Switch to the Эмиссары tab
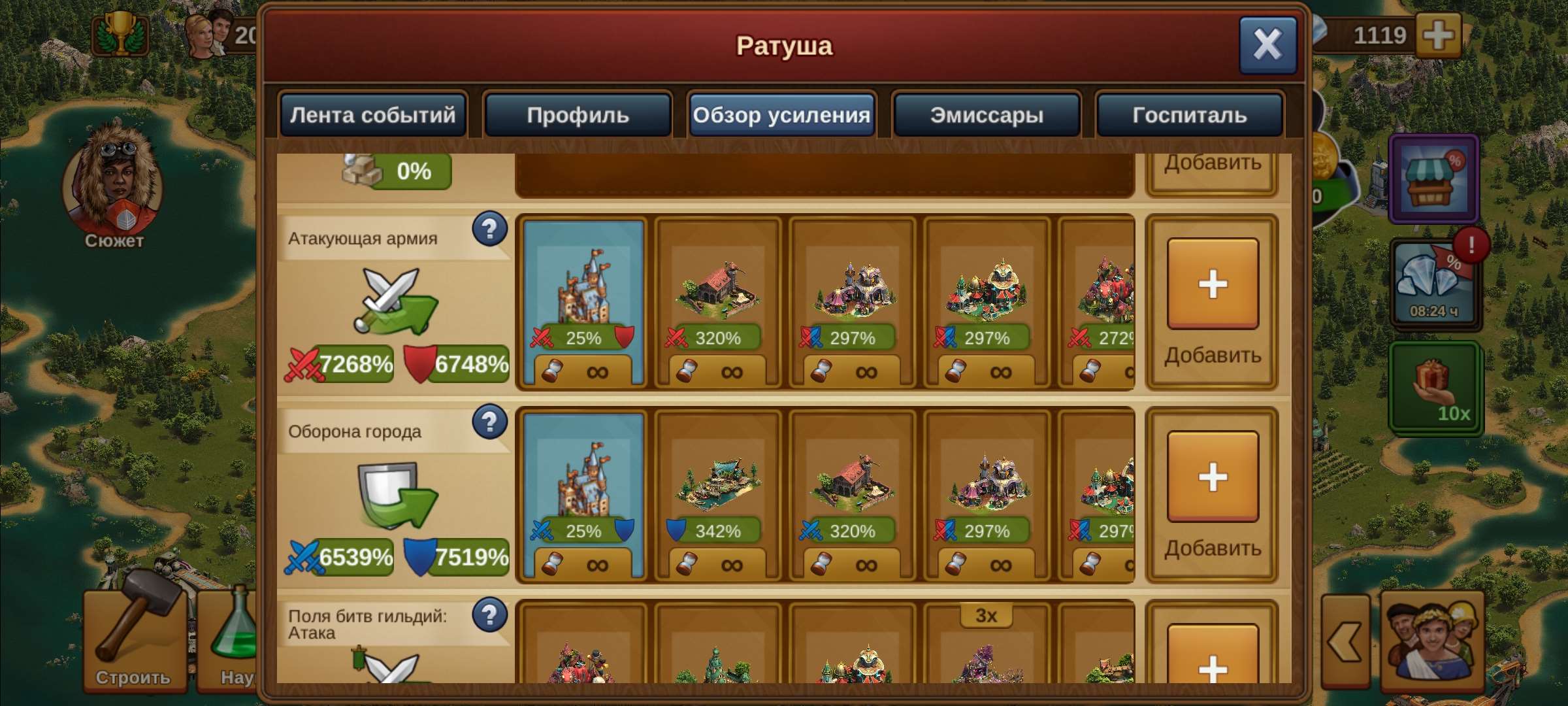Screen dimensions: 1568x706 click(x=987, y=114)
